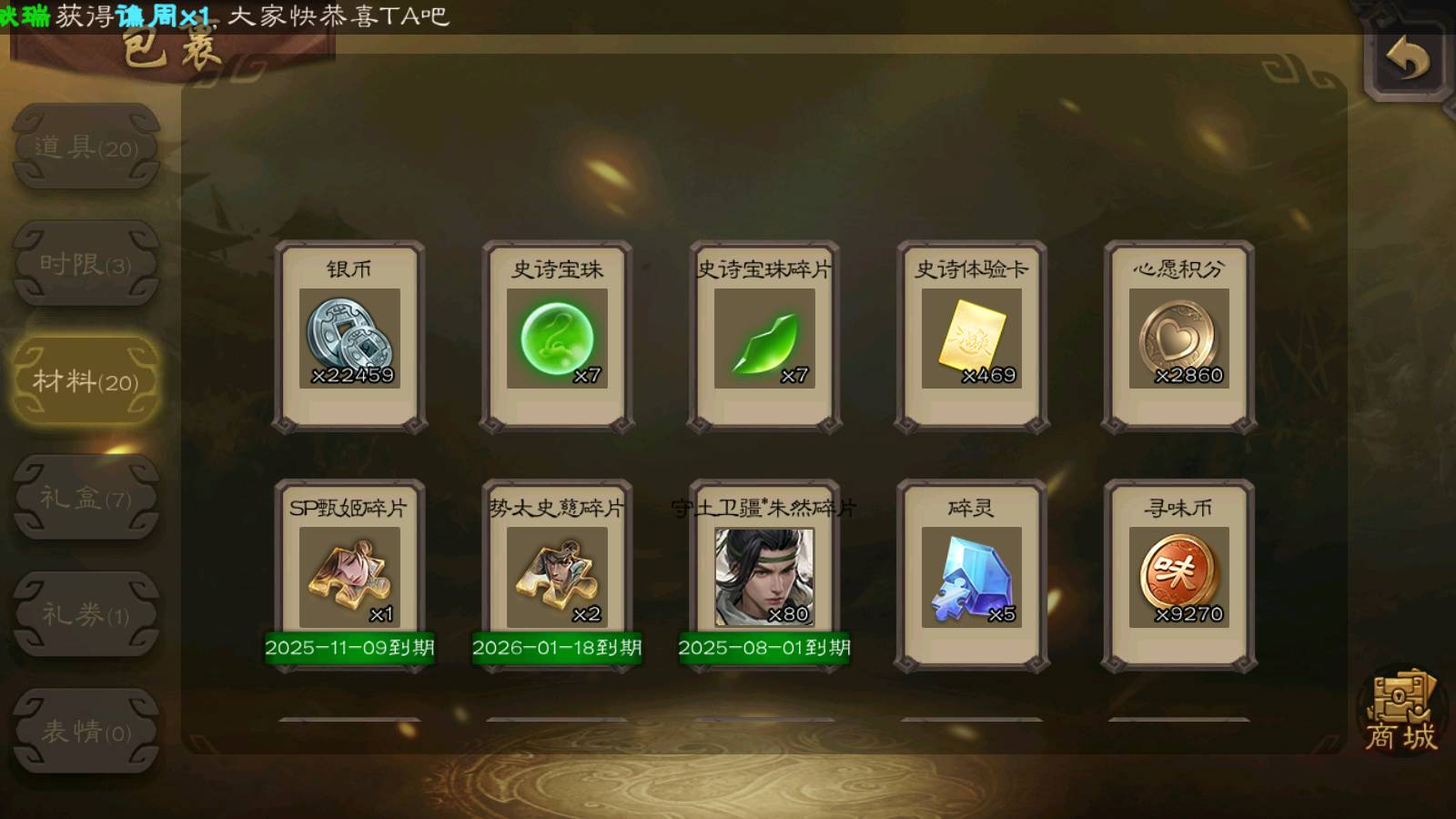Open the 表情 tab
The image size is (1456, 819).
point(86,731)
